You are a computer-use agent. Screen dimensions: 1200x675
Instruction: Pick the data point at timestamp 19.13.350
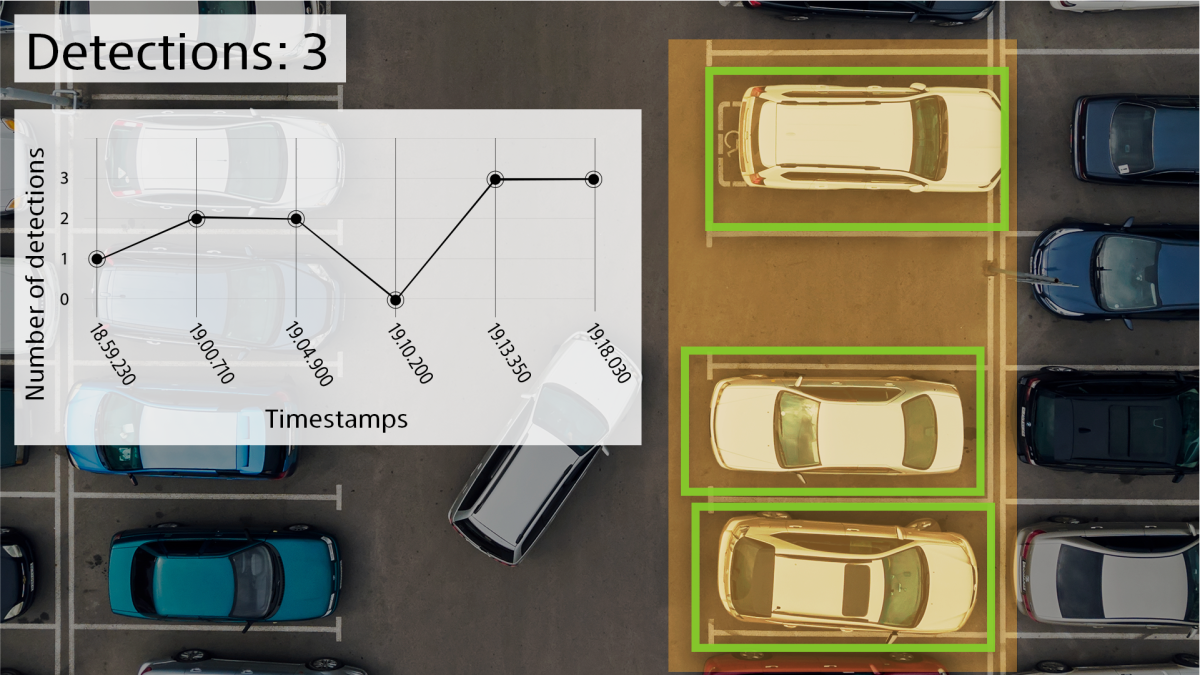pyautogui.click(x=495, y=179)
